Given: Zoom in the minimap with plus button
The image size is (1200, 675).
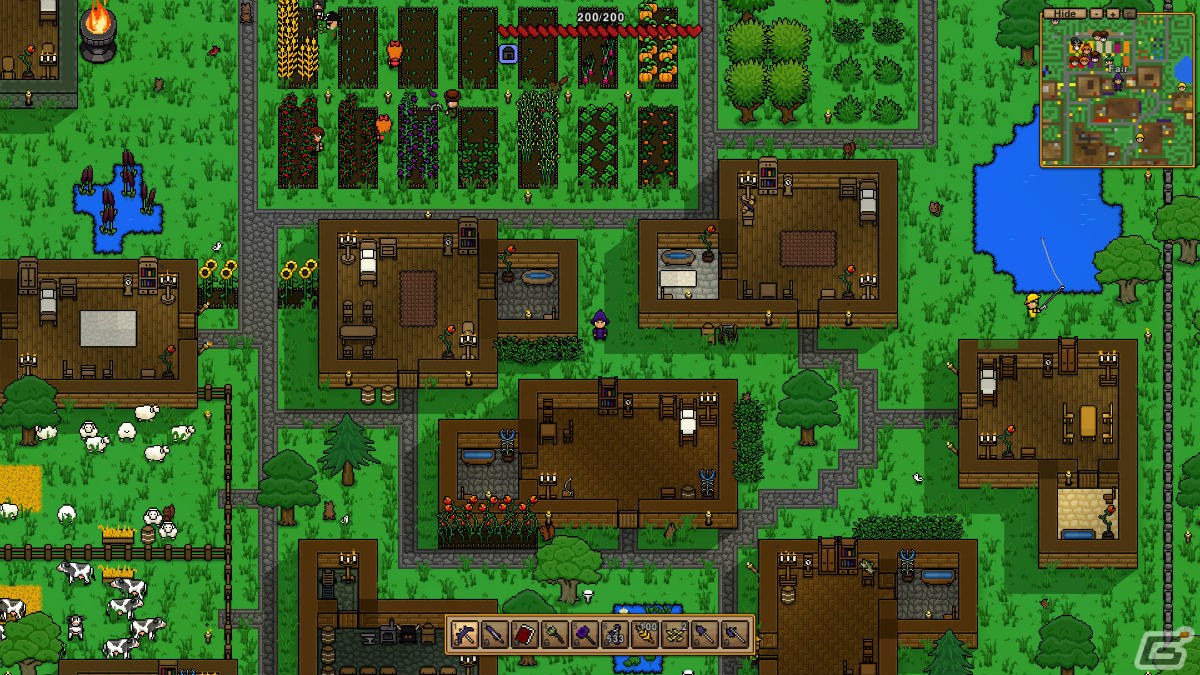Looking at the screenshot, I should (x=1114, y=14).
